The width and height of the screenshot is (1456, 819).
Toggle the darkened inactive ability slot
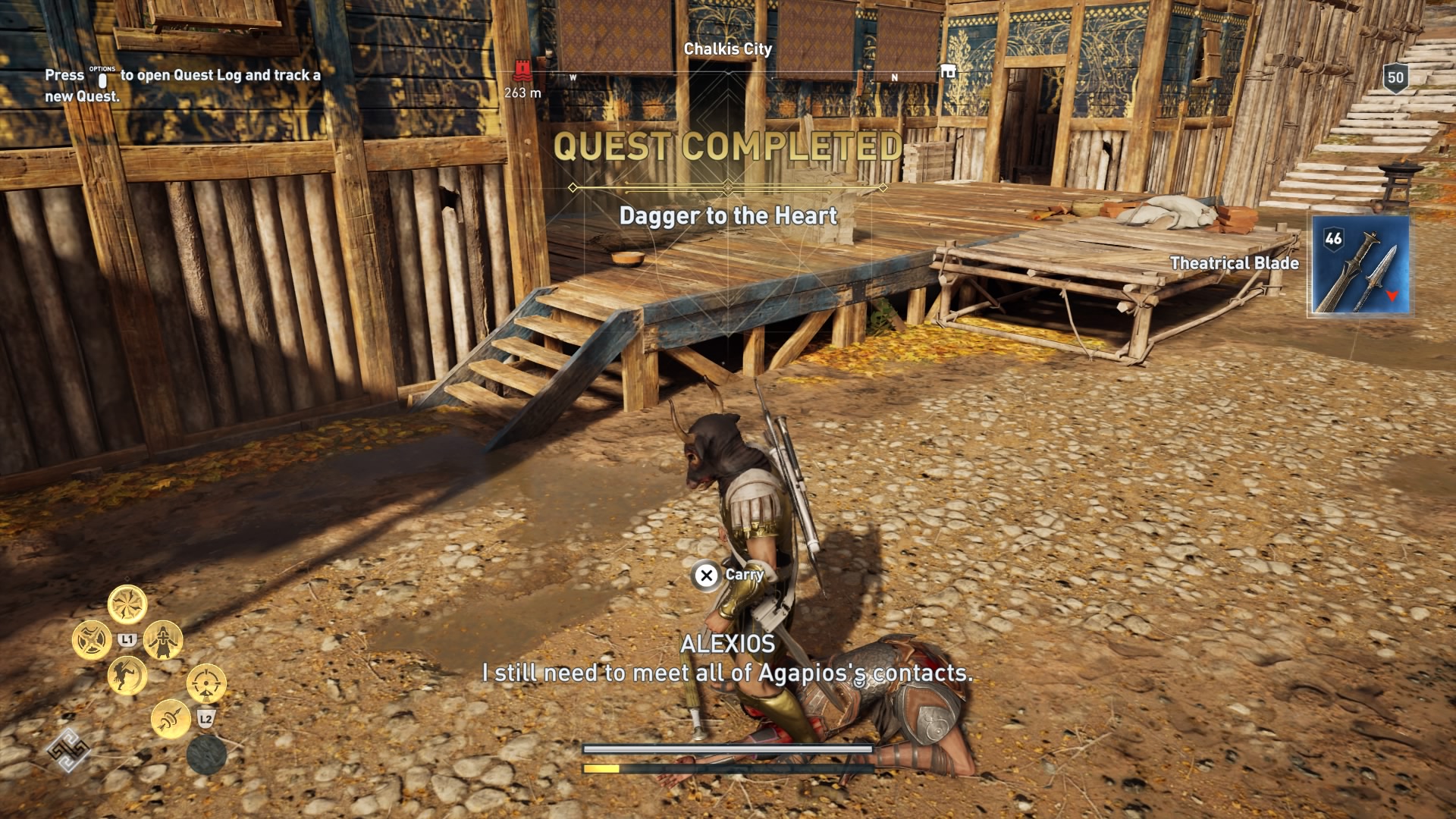coord(207,755)
